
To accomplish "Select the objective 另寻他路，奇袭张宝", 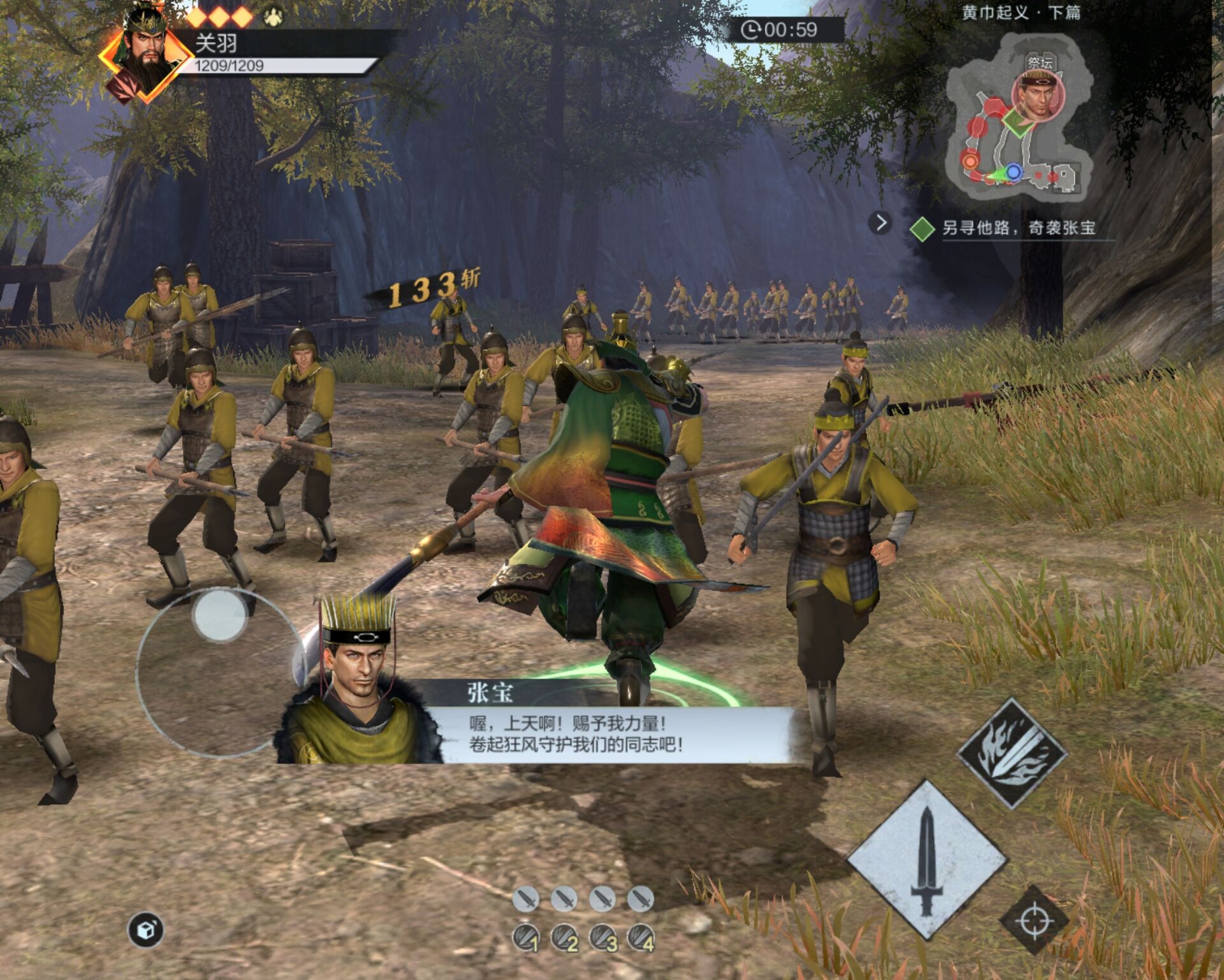I will tap(1018, 228).
